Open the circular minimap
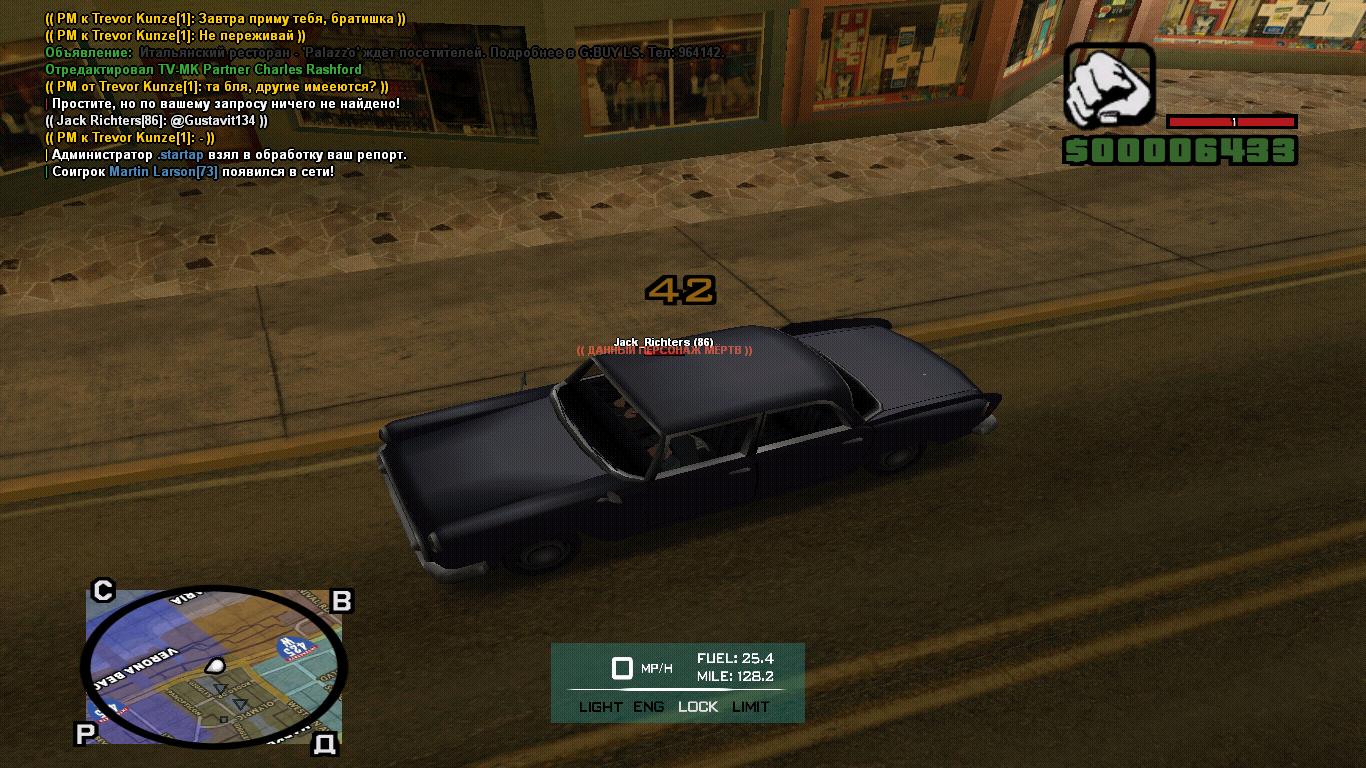 pos(213,665)
